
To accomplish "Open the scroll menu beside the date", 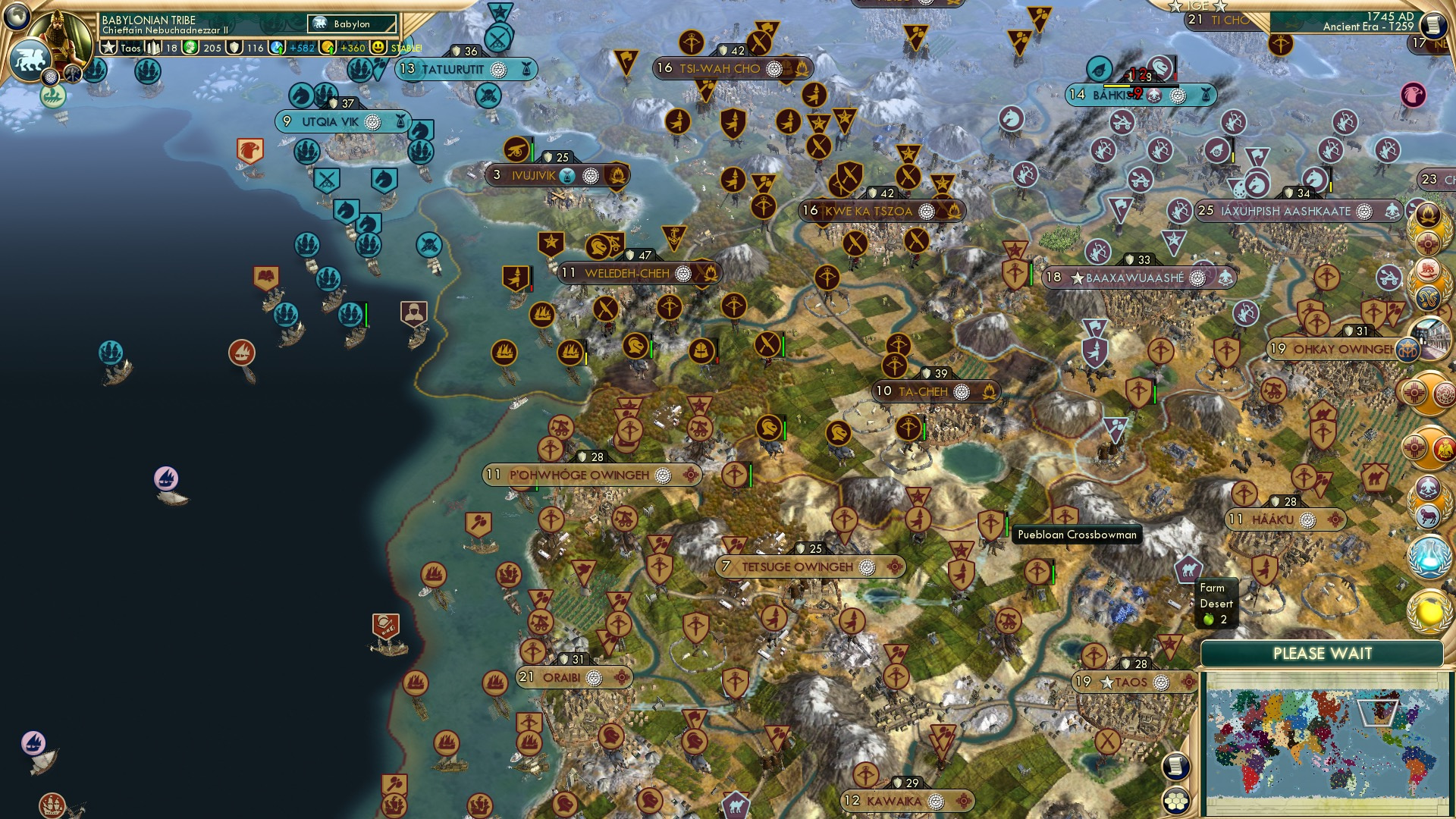I will tap(1432, 26).
